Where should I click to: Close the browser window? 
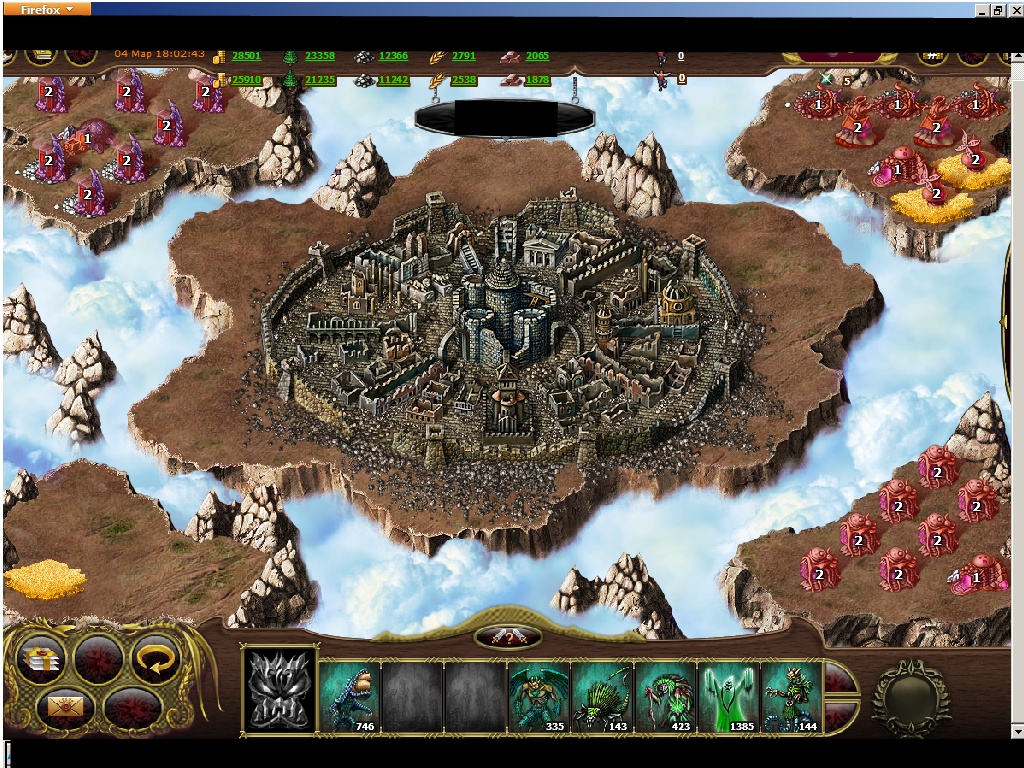(1014, 9)
